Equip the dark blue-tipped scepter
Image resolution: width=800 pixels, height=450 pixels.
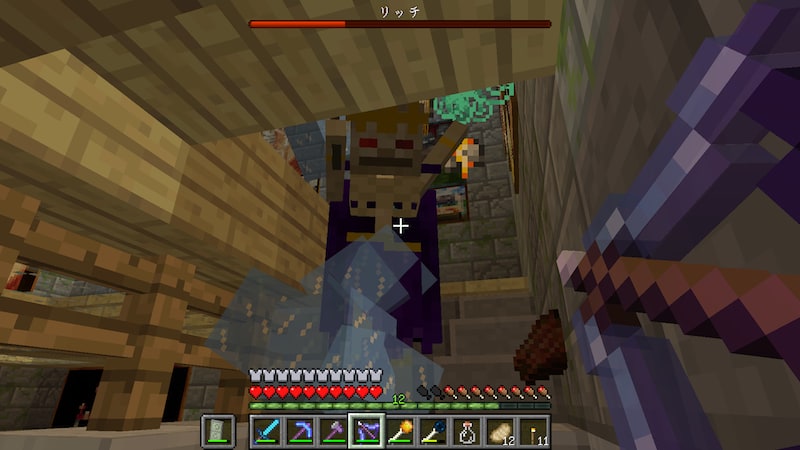point(433,431)
